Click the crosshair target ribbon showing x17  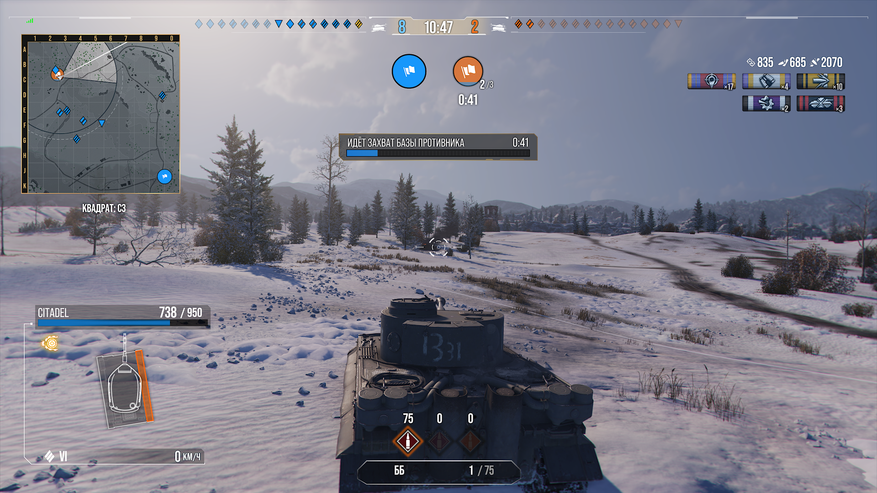coord(711,81)
